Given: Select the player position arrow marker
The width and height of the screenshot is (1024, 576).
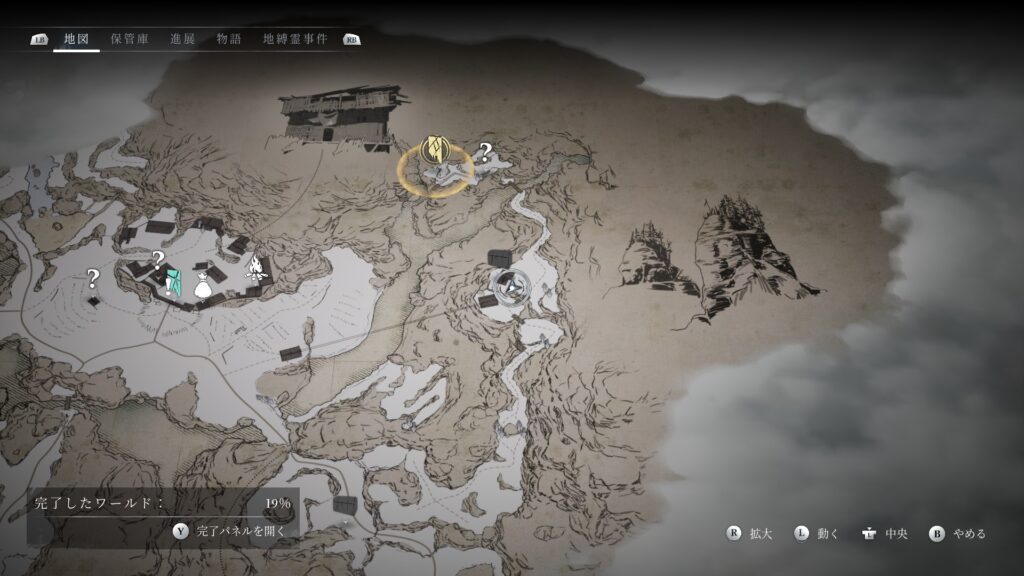Looking at the screenshot, I should tap(512, 288).
